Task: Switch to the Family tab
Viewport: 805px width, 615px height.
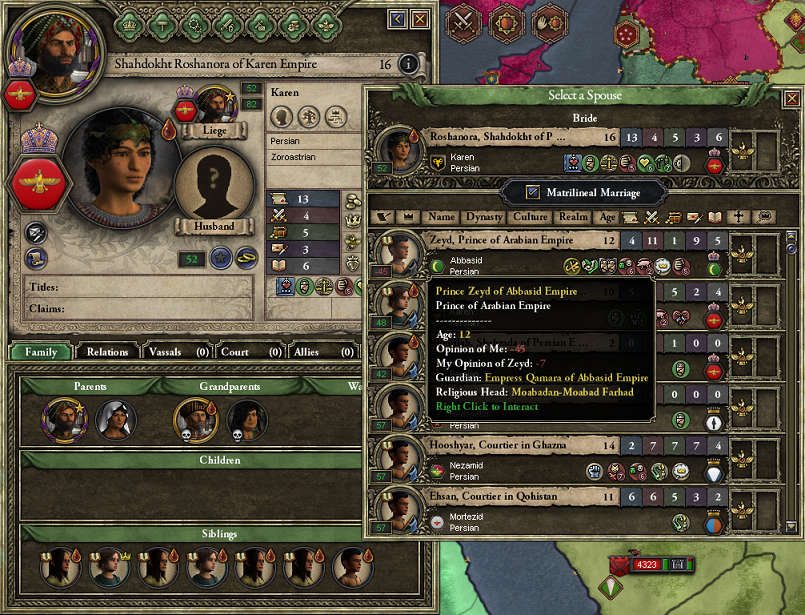Action: 41,352
